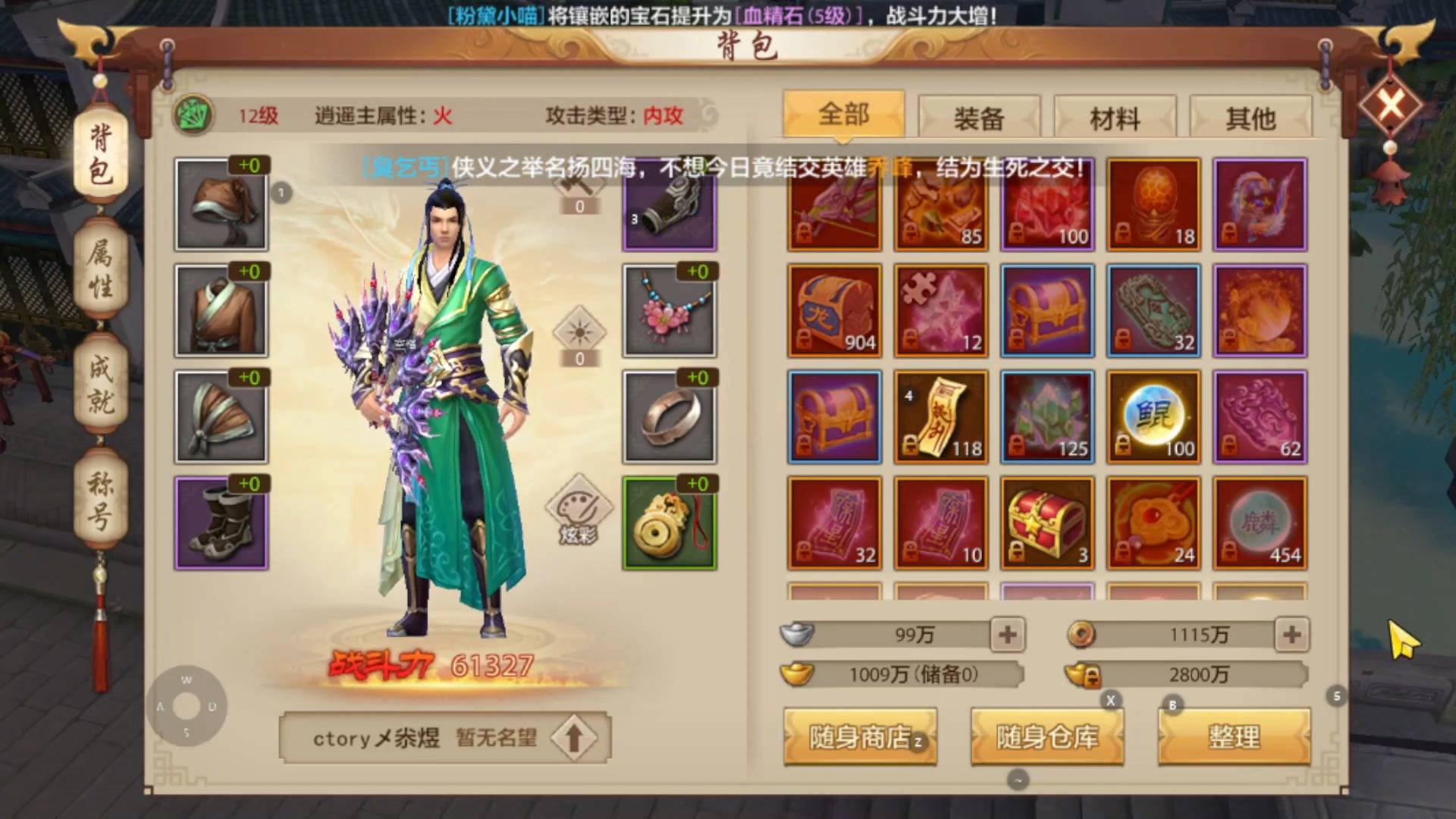
Task: Click the 随身商店 button
Action: point(861,736)
